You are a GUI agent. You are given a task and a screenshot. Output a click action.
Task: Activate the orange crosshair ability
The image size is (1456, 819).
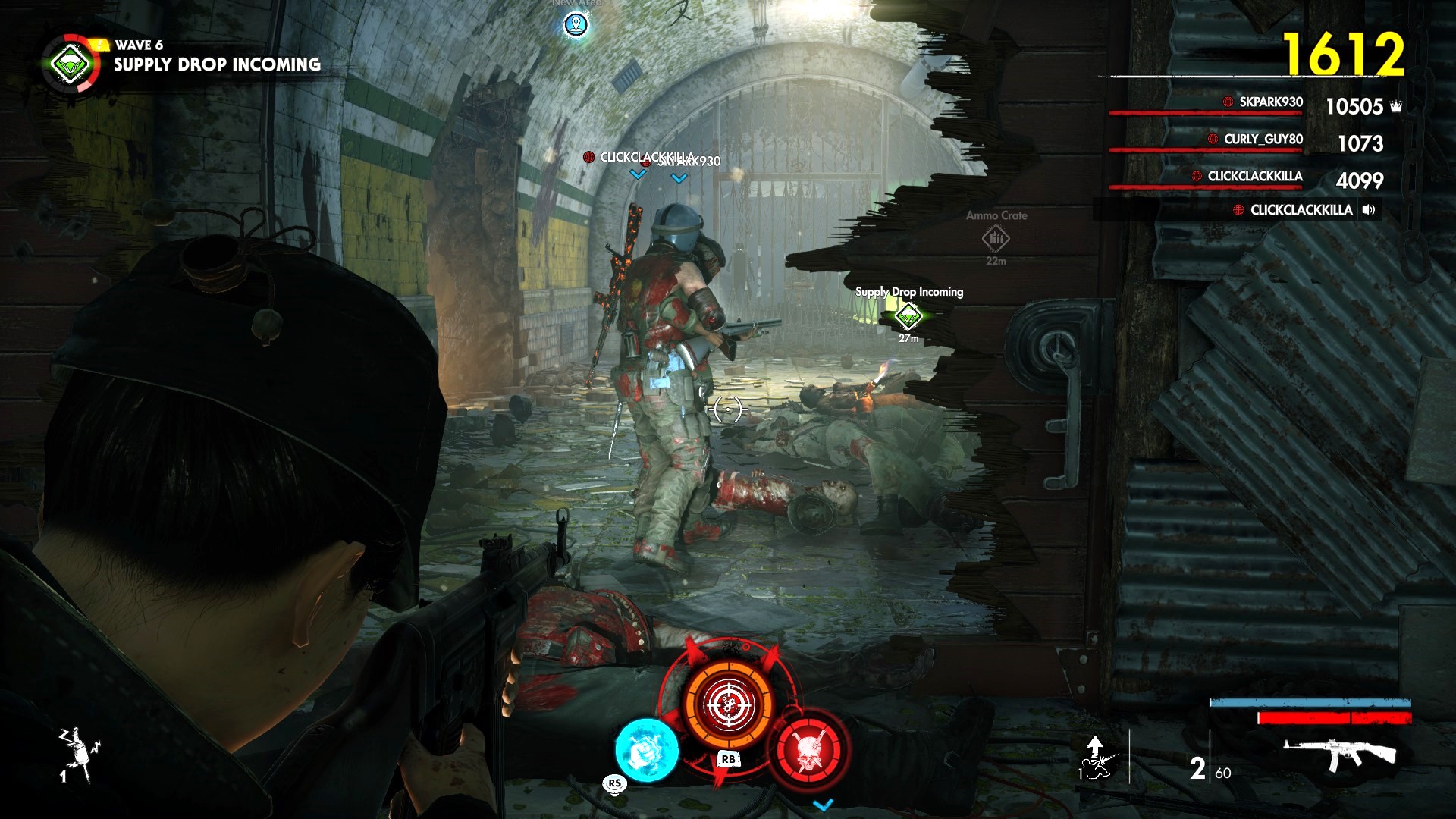click(728, 704)
